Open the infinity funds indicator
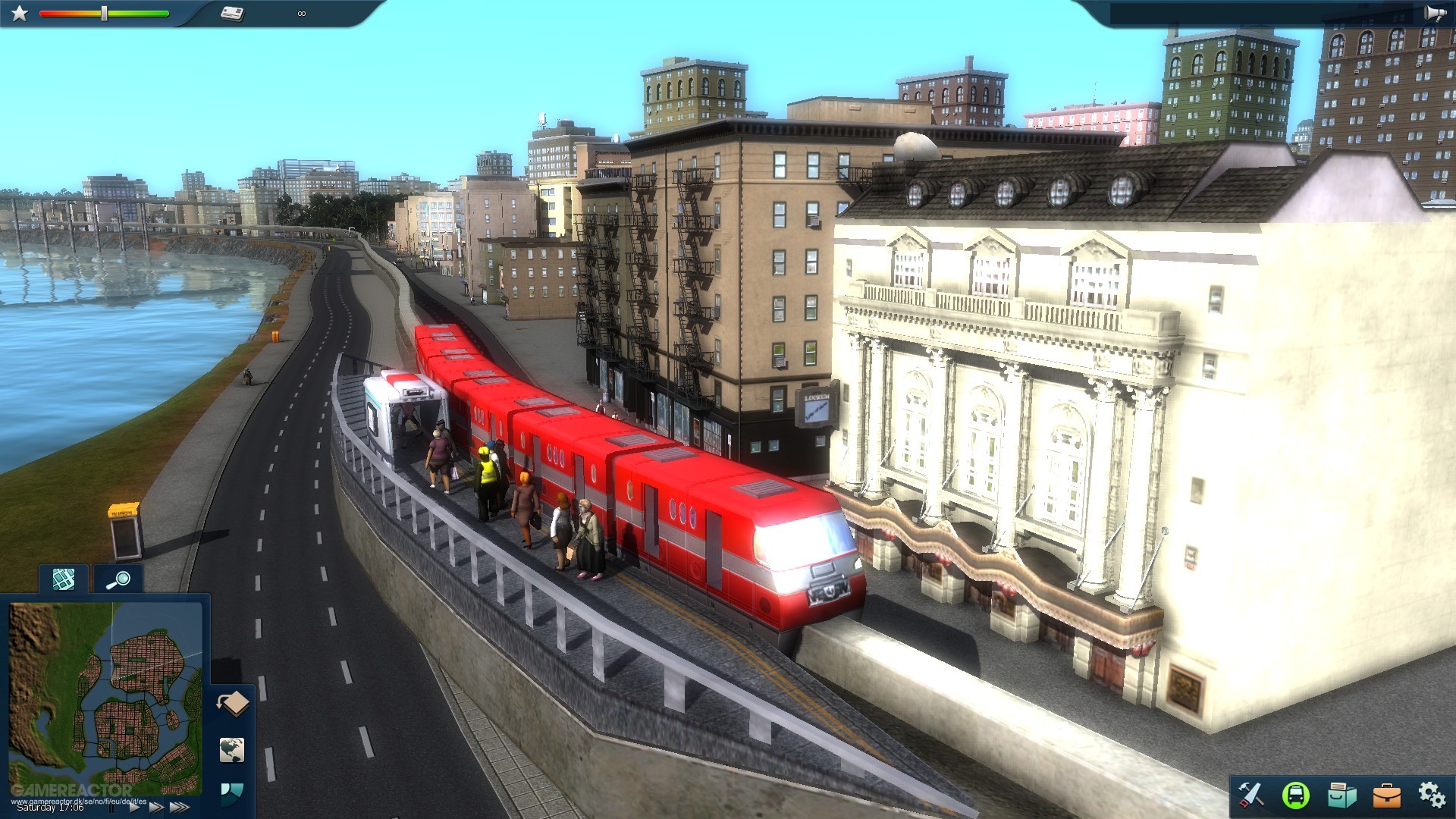1456x819 pixels. (x=301, y=12)
